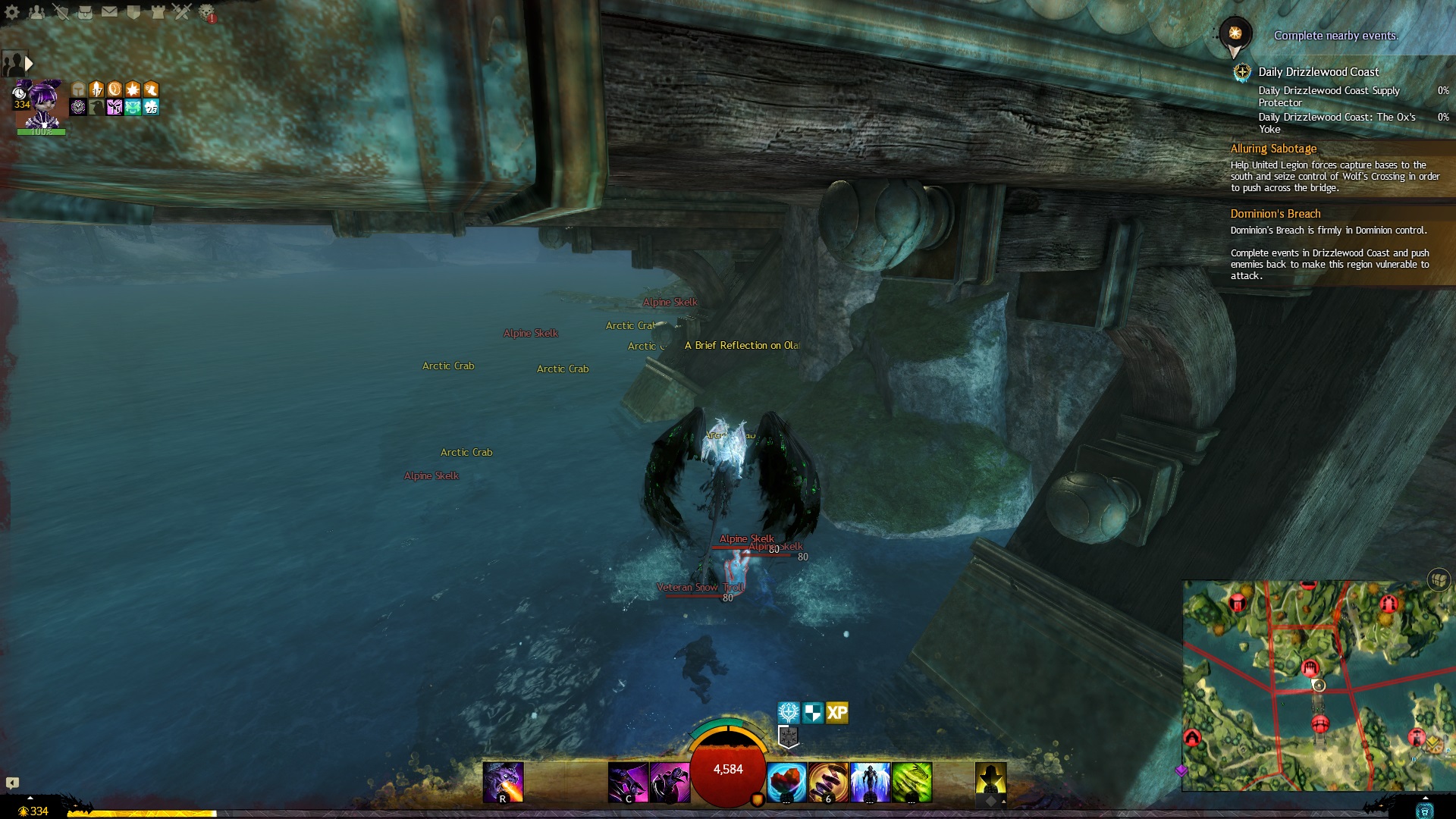Open the inventory bag icon
The width and height of the screenshot is (1456, 819).
(85, 11)
